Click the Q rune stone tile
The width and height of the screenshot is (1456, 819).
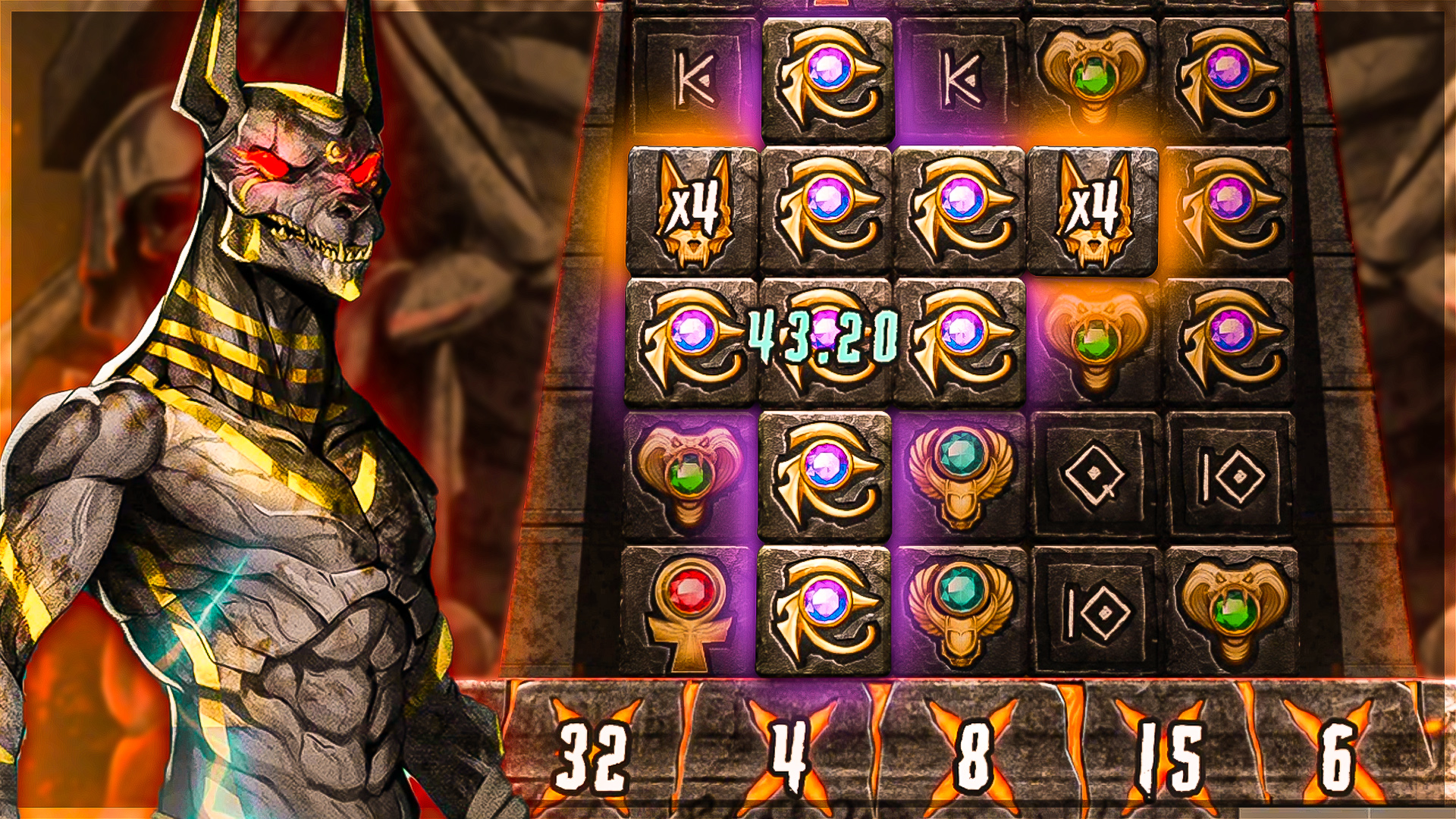coord(1093,476)
